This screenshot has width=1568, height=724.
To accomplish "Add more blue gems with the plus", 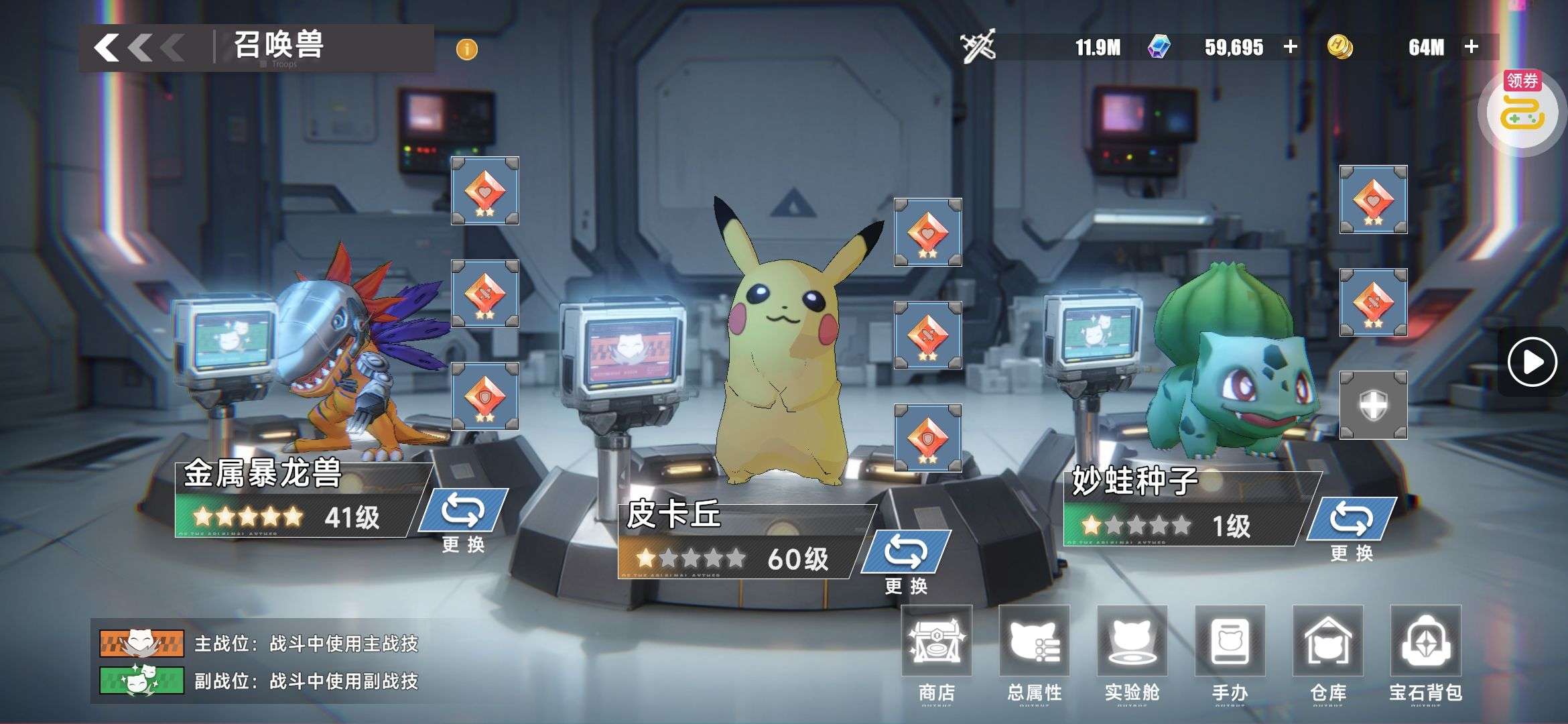I will point(1290,47).
